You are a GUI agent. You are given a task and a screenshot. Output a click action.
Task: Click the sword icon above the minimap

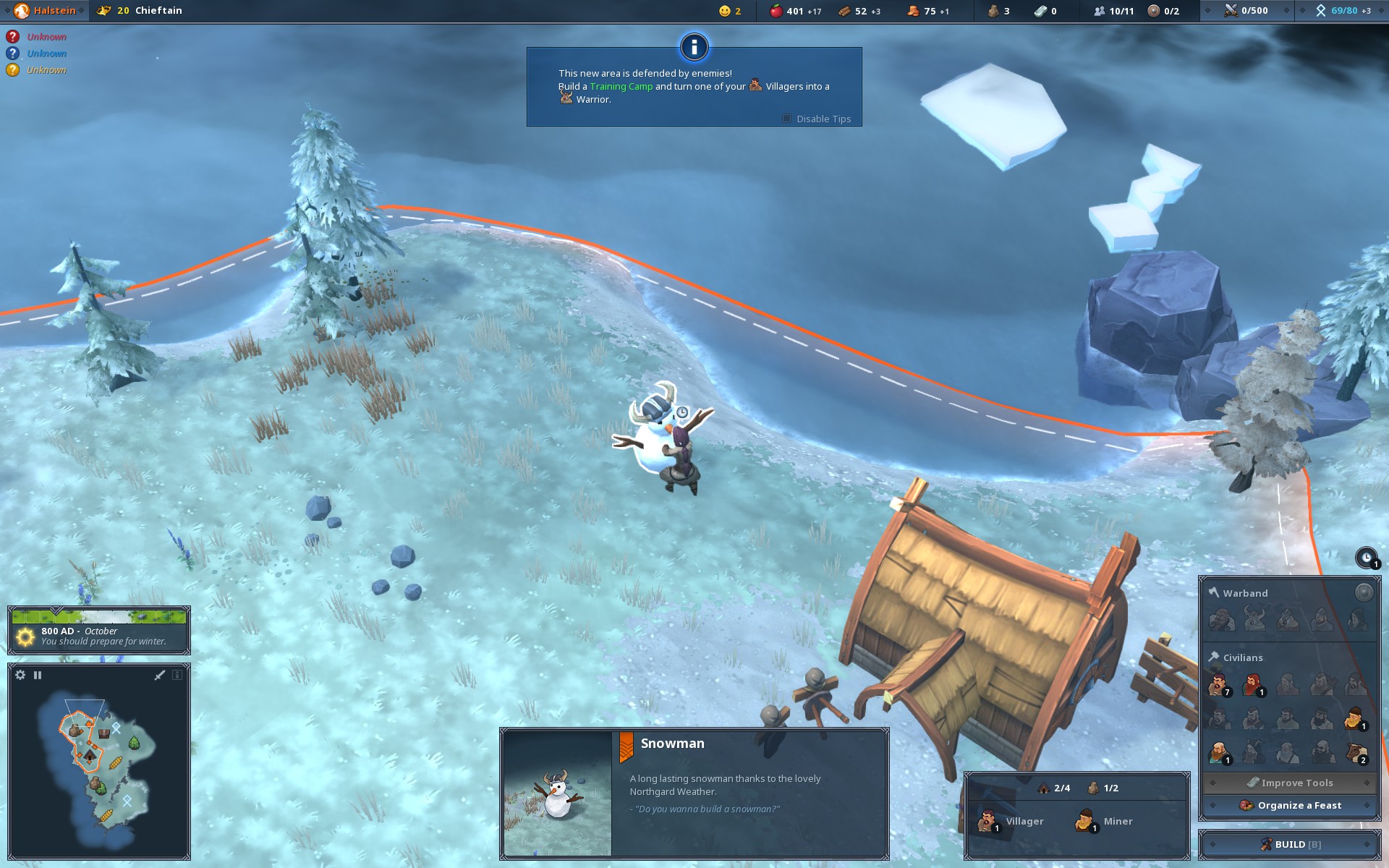160,675
